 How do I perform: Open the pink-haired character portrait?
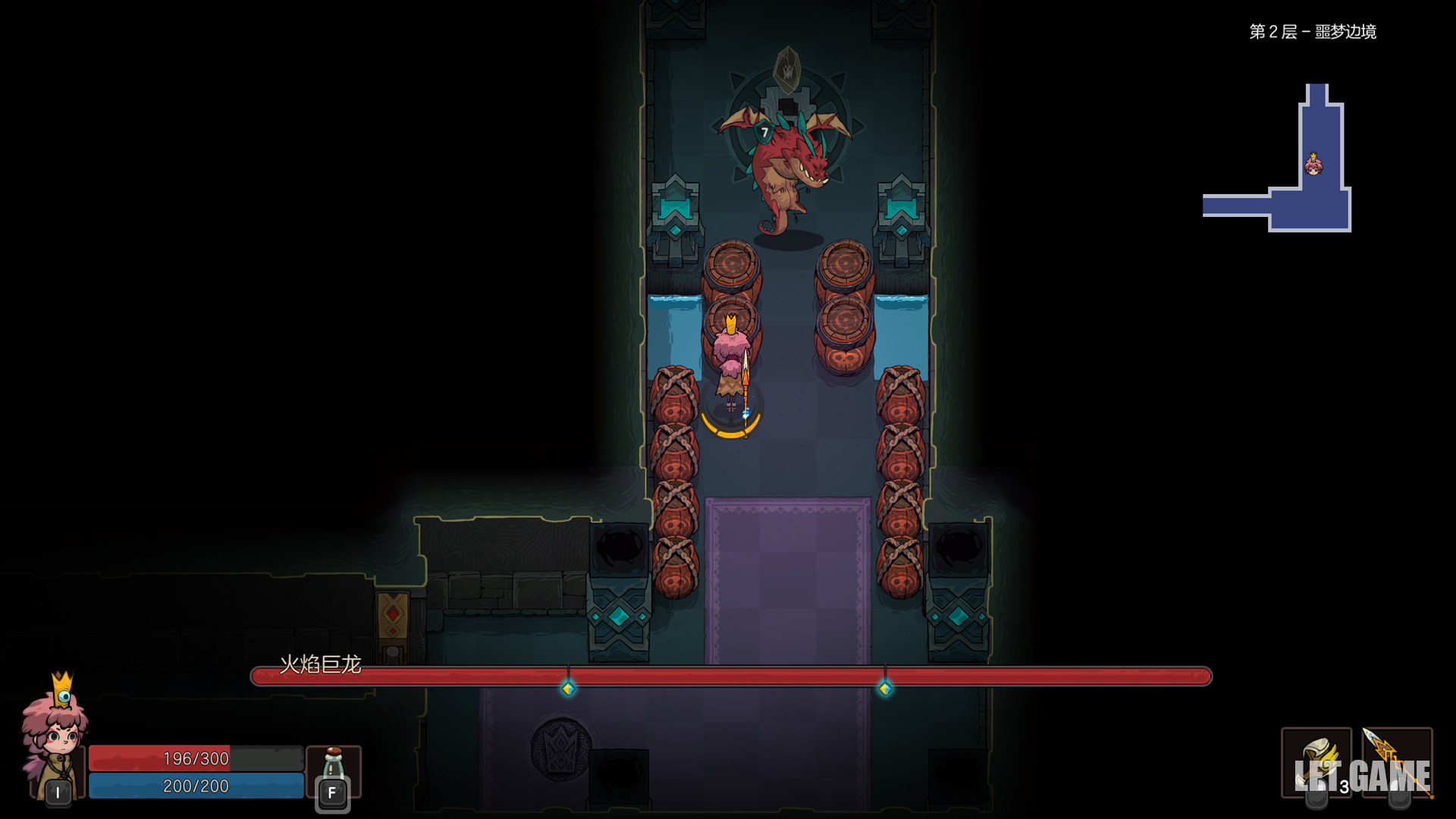(55, 736)
